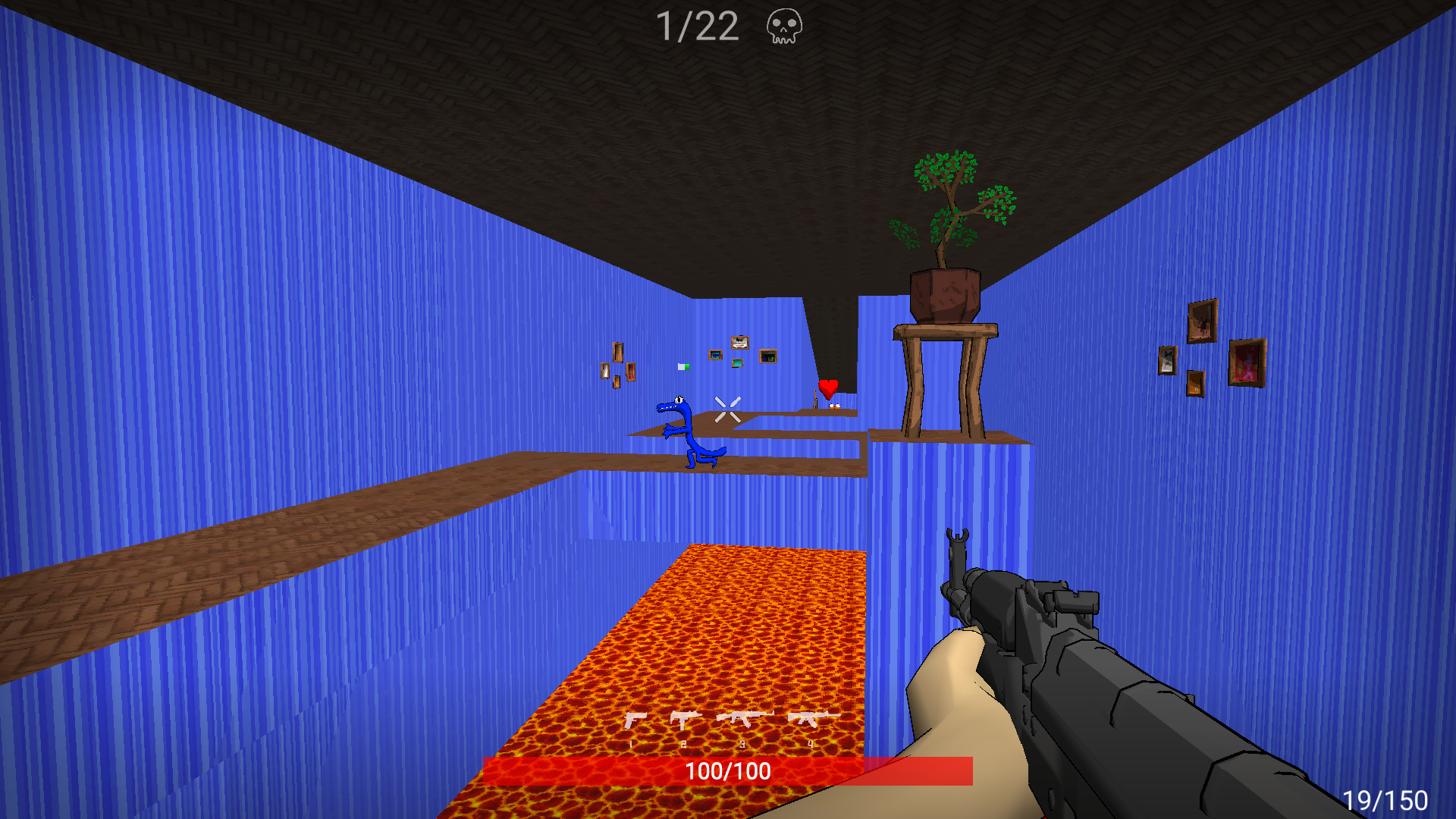
Task: Click the teal framed picture on back wall
Action: (x=737, y=362)
